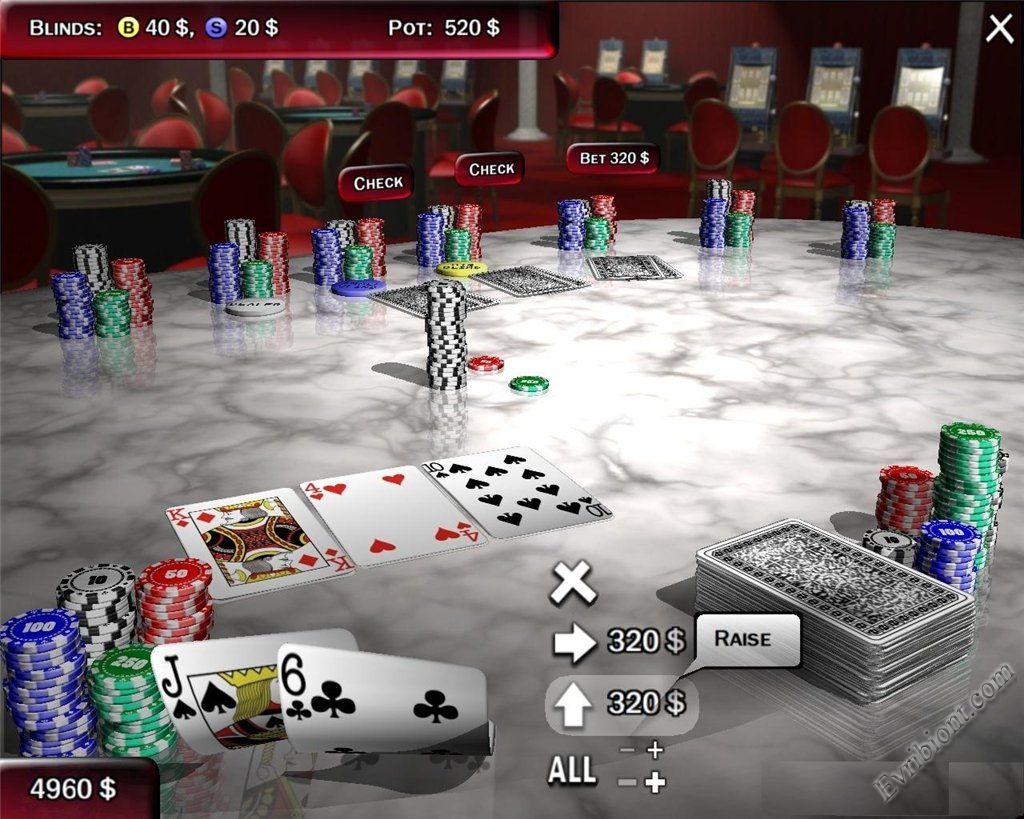Image resolution: width=1024 pixels, height=819 pixels.
Task: Go all in with the ALL button
Action: (572, 770)
